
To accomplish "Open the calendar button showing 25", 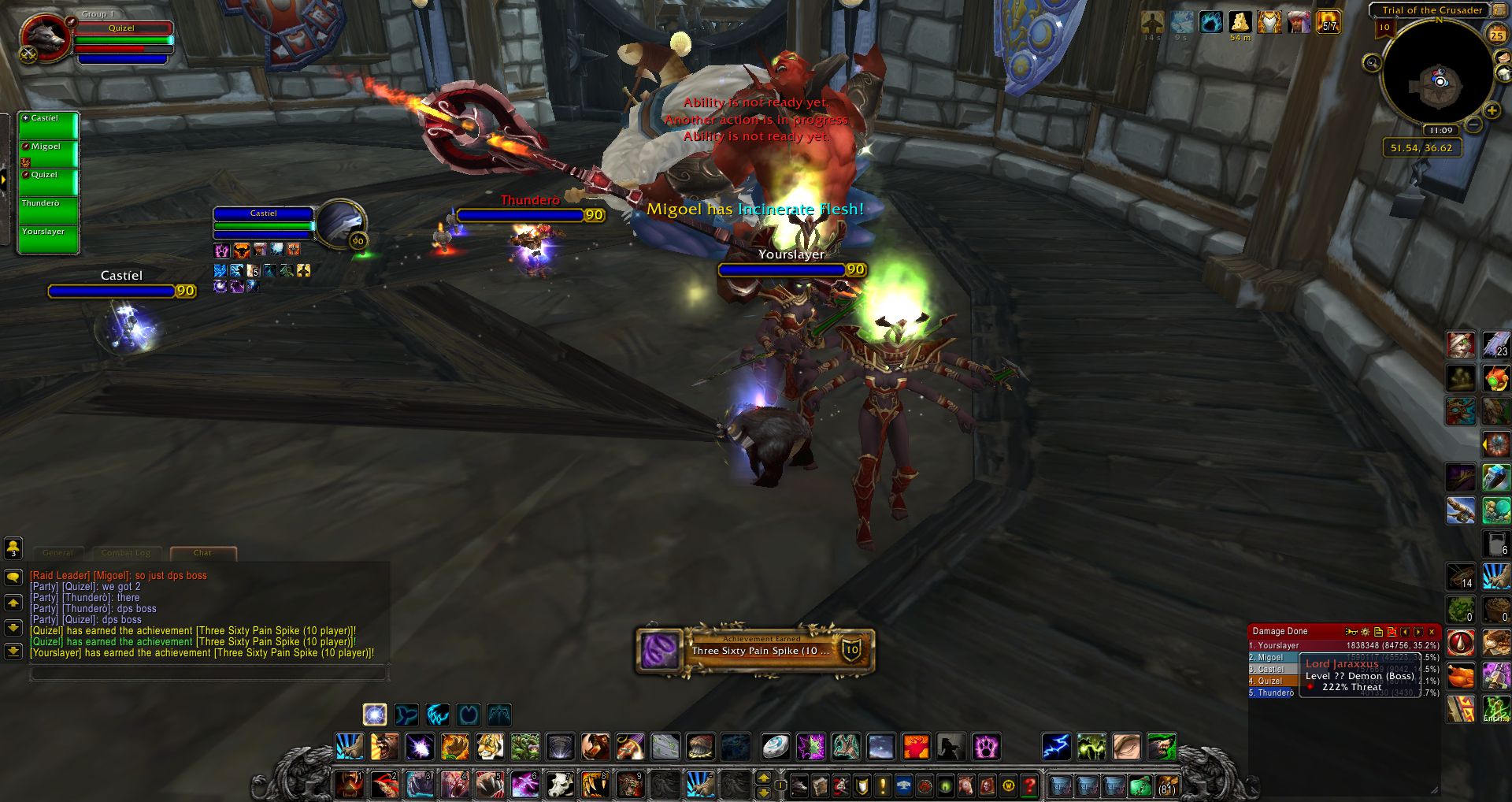I will 1496,35.
